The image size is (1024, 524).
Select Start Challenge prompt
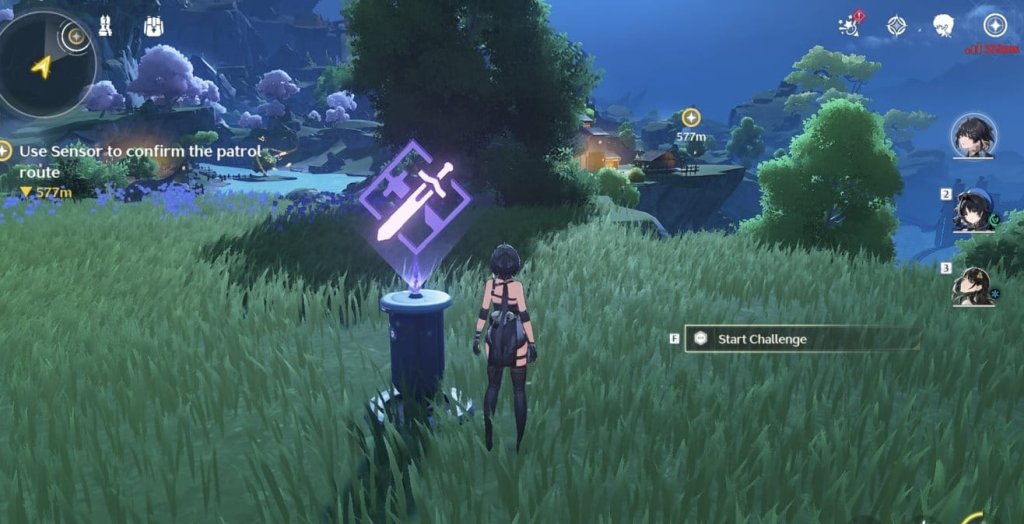(x=762, y=339)
